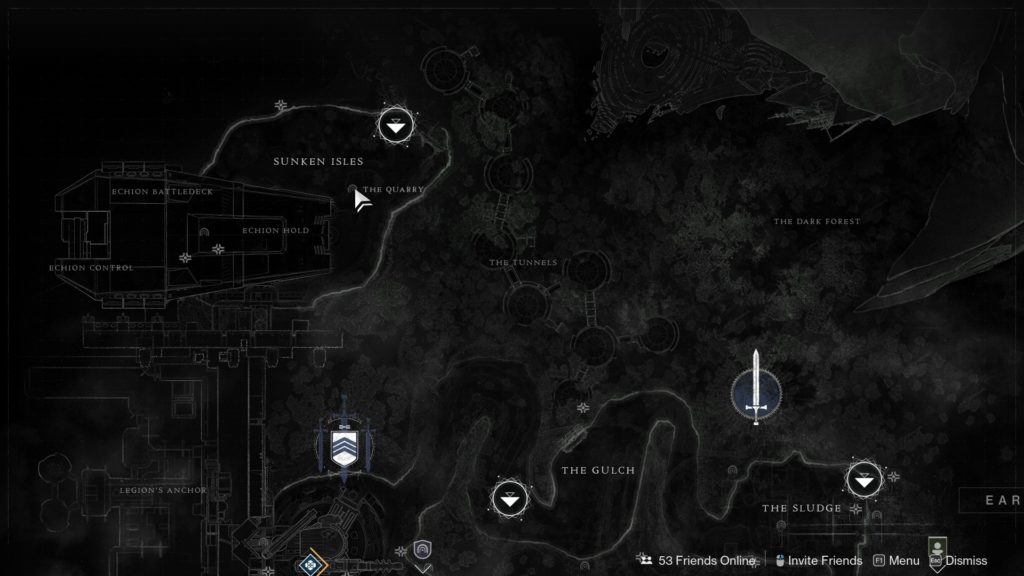
Task: Select The Gulch landing zone marker
Action: [510, 497]
